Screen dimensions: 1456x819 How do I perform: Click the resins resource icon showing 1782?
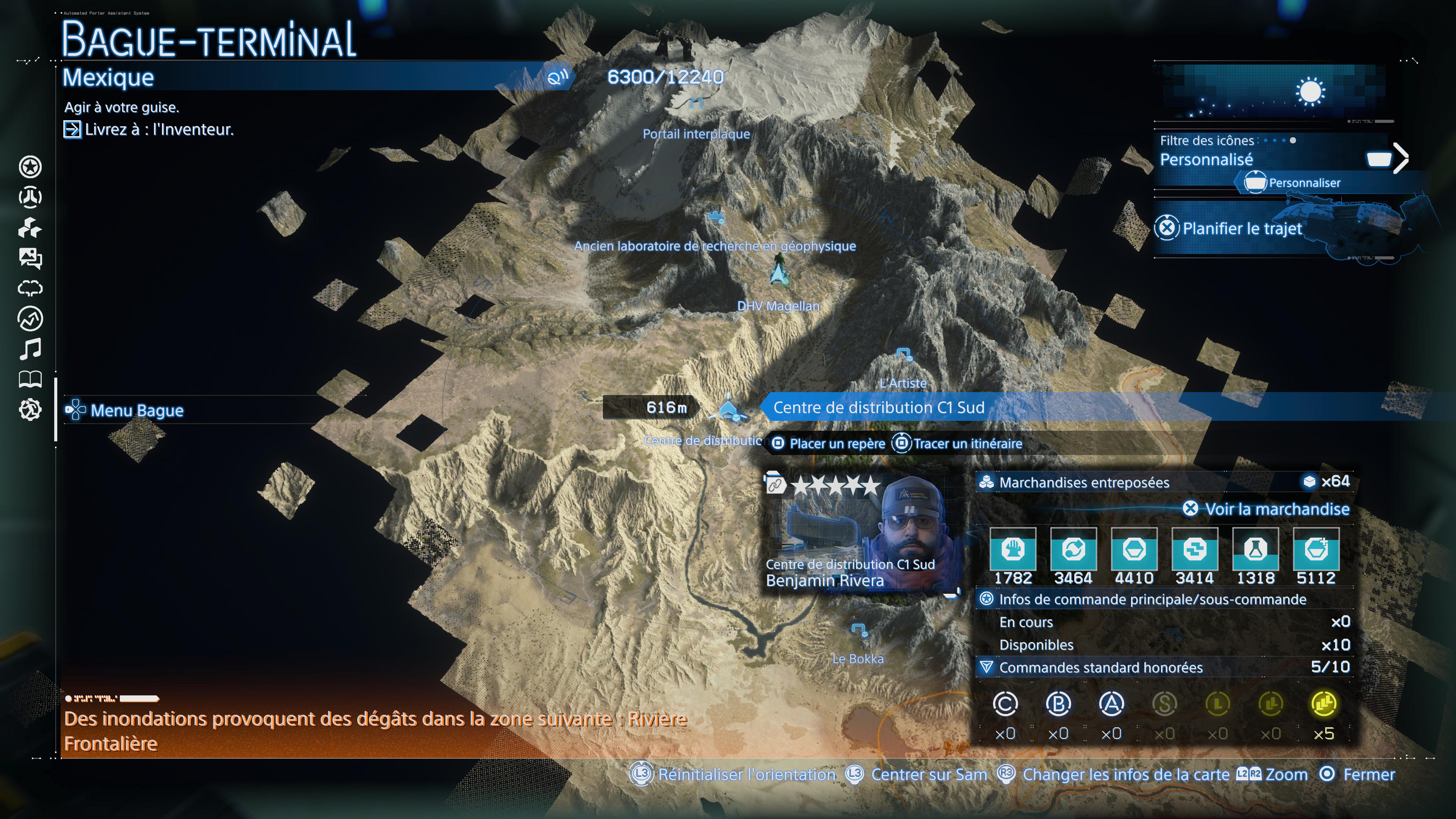[x=1014, y=551]
